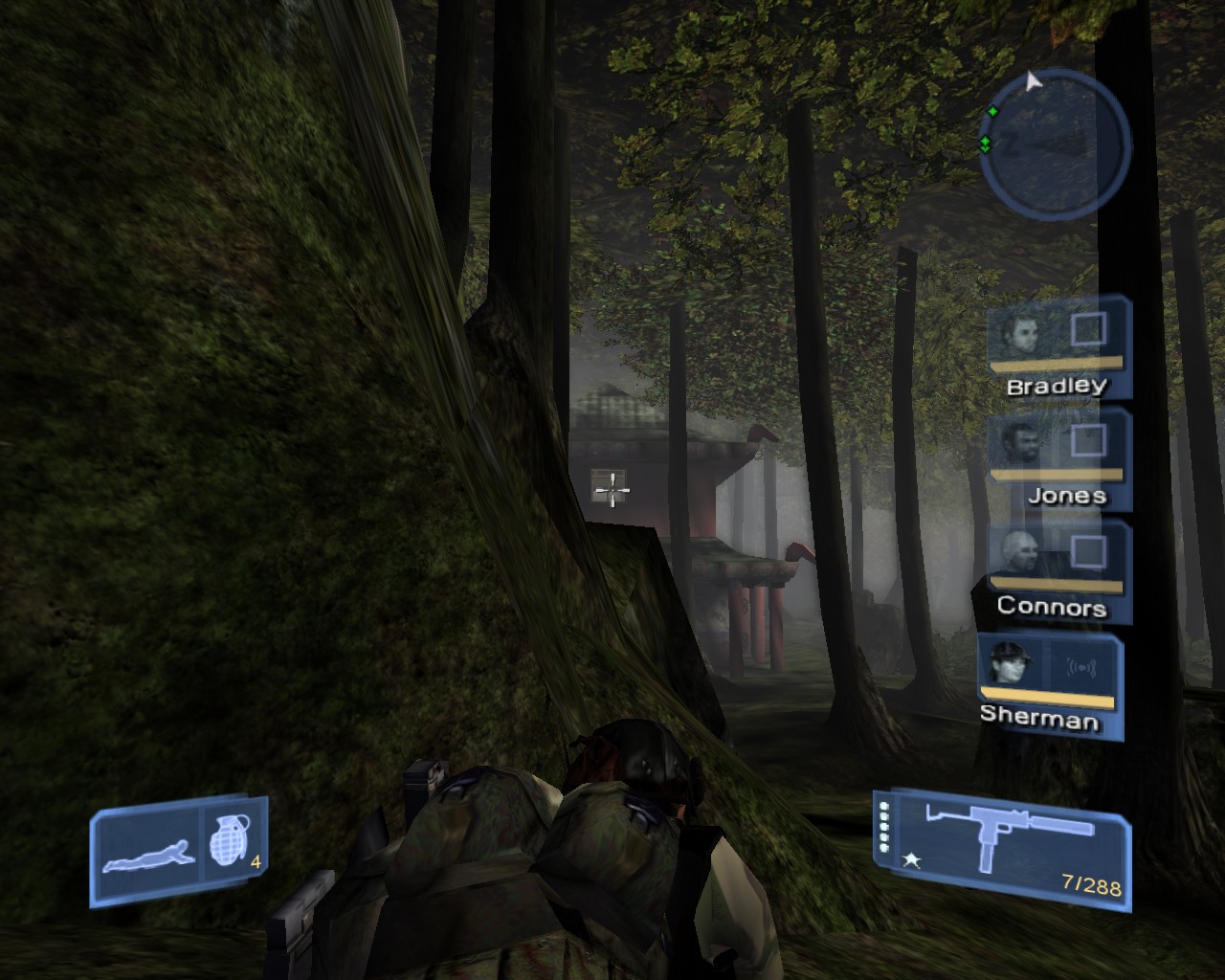
Task: Select squad member Bradley's portrait
Action: click(1021, 335)
